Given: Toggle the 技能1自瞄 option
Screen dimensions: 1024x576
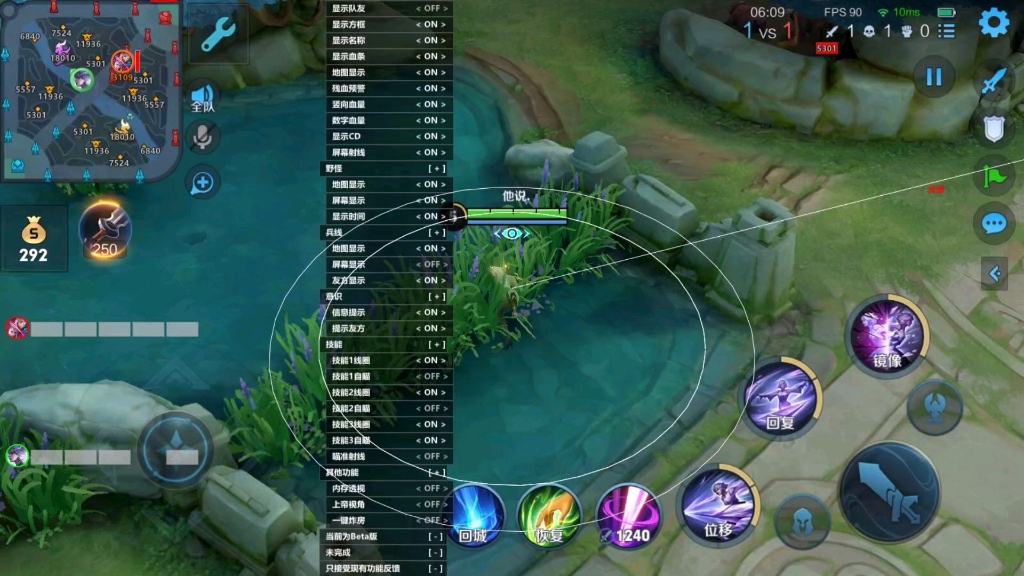Looking at the screenshot, I should coord(432,376).
